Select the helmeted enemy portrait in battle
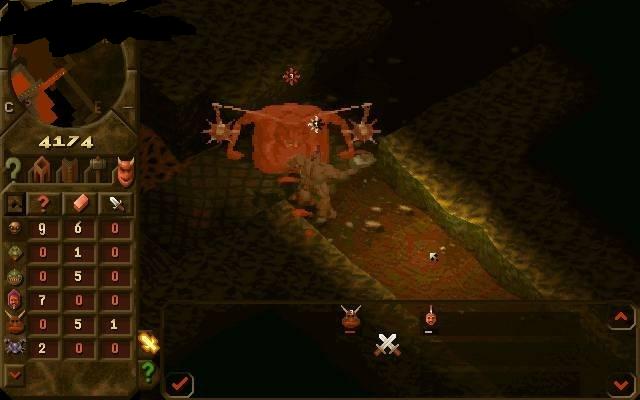Screen dimensions: 640x400 point(429,318)
